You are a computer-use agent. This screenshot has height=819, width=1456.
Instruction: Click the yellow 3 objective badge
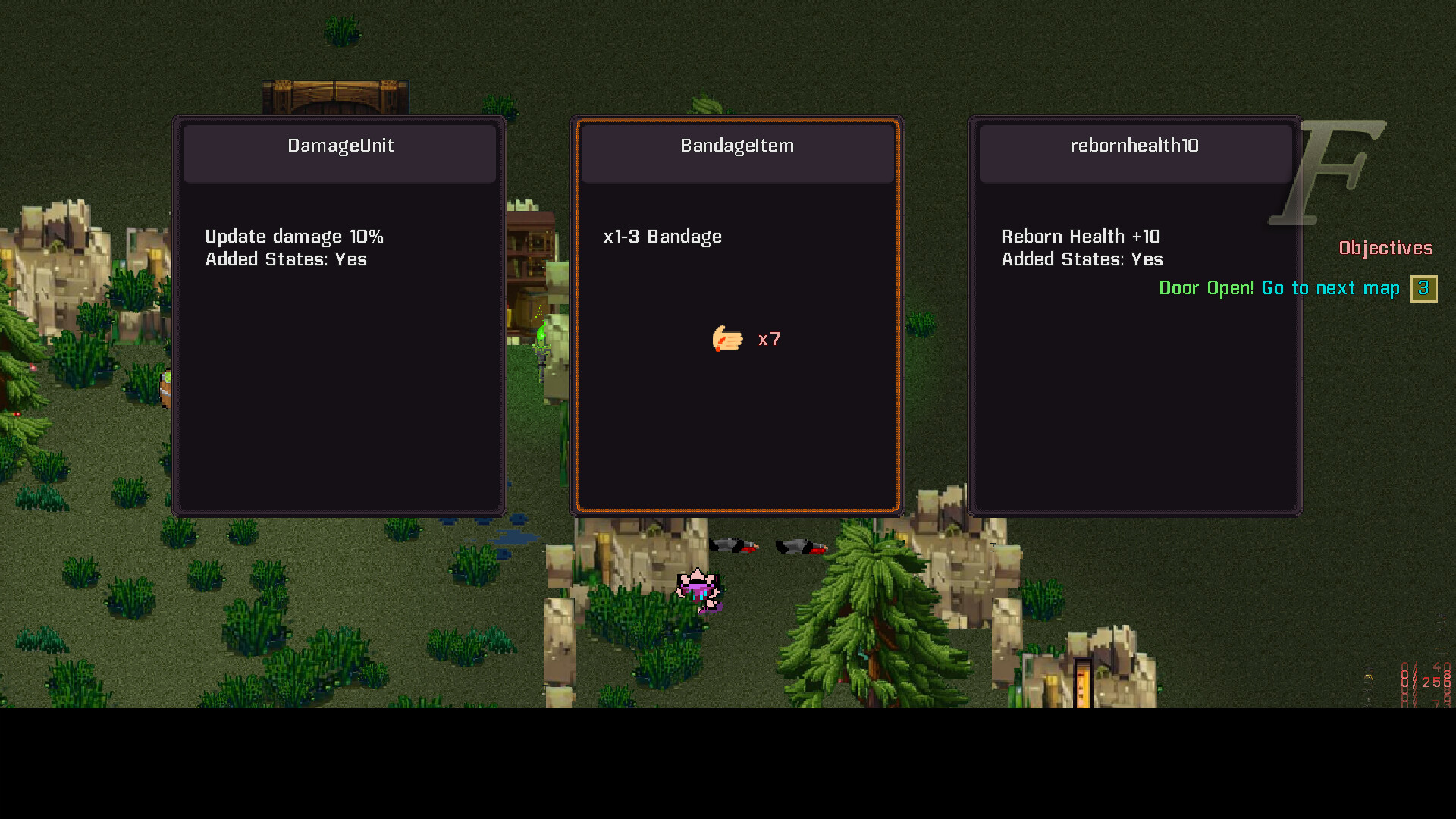point(1423,288)
